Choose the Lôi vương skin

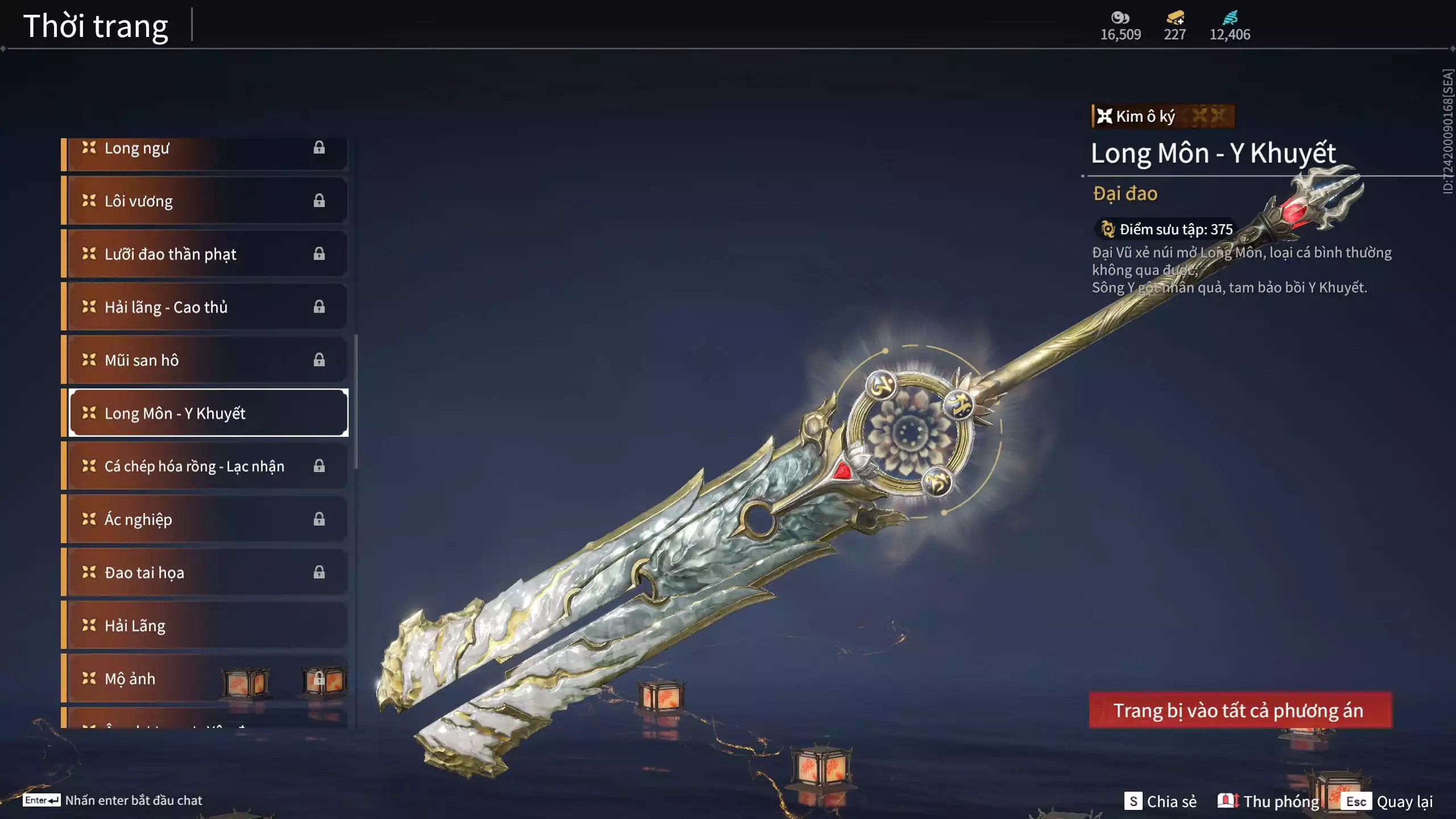(205, 201)
